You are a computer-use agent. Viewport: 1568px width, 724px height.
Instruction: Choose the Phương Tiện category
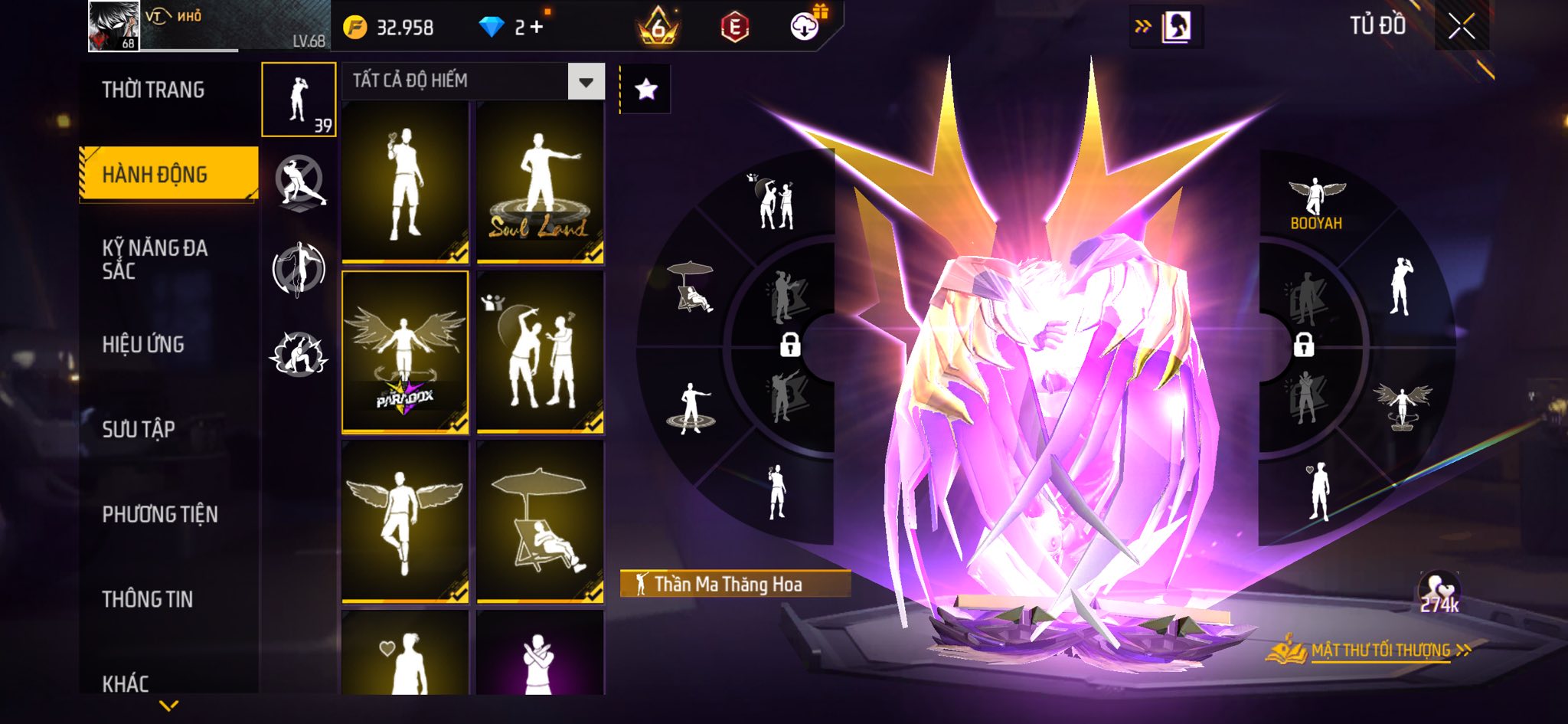(x=160, y=514)
